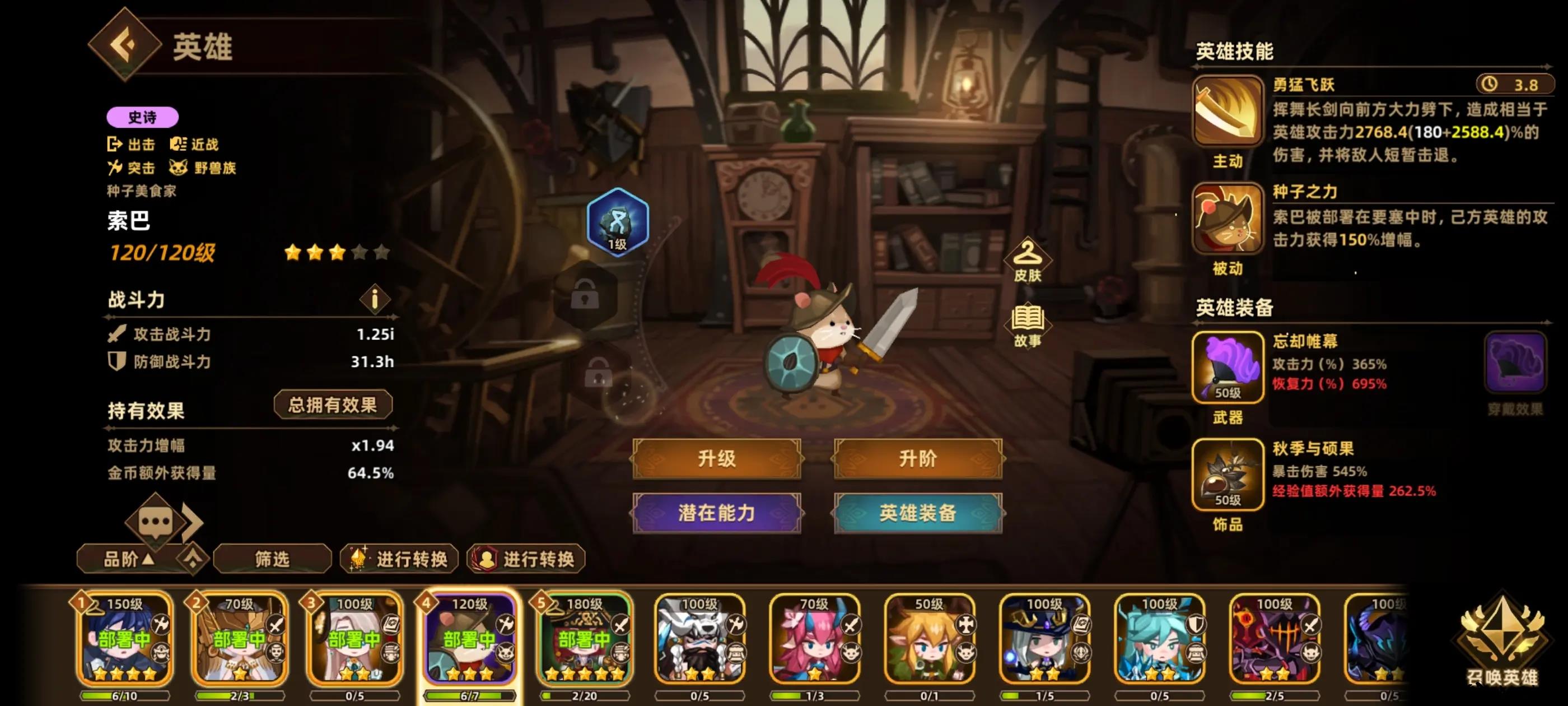The height and width of the screenshot is (706, 1568).
Task: Click the 升阶 rank-up button
Action: tap(917, 458)
